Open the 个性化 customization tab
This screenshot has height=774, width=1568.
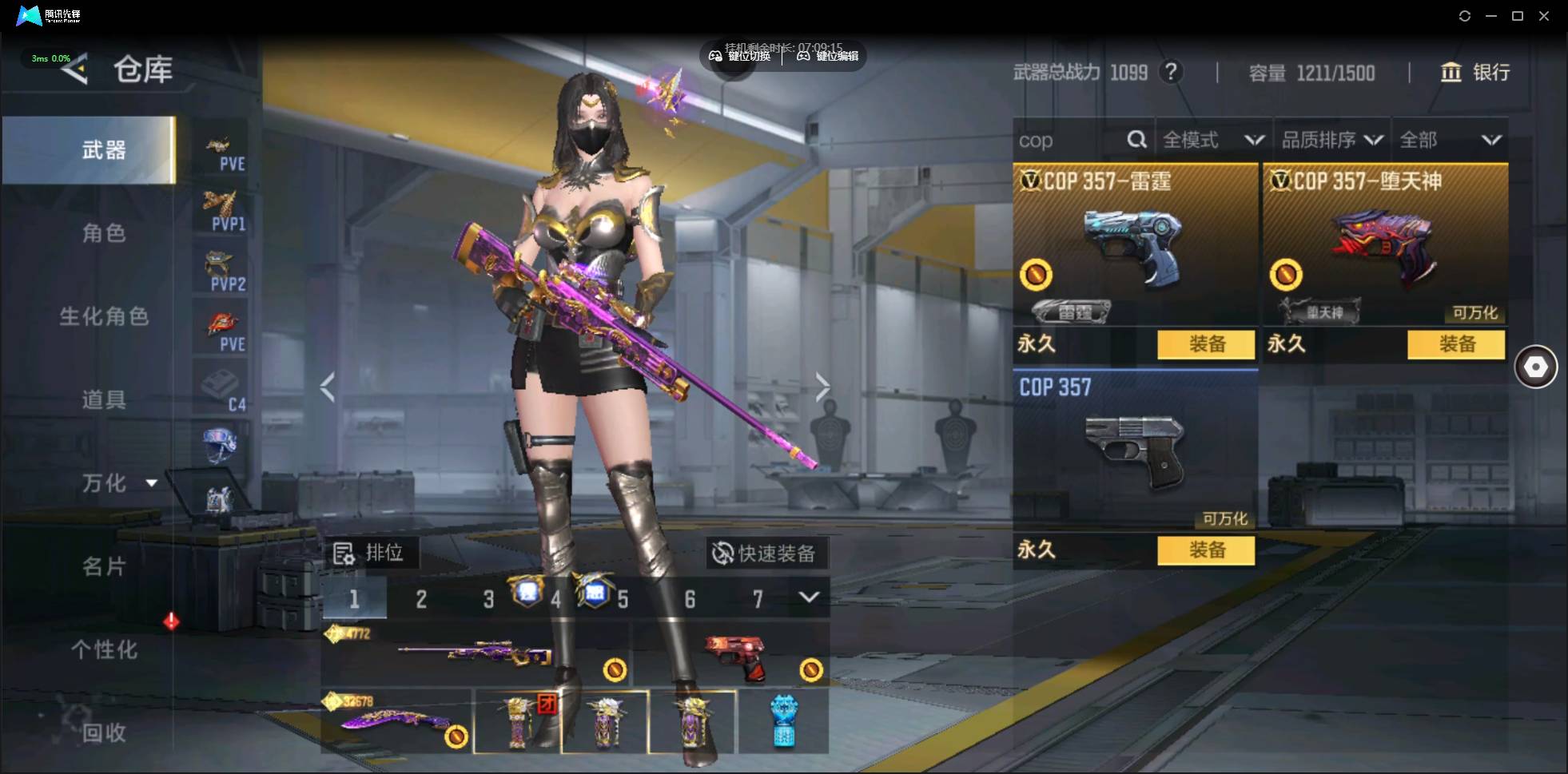click(x=104, y=649)
